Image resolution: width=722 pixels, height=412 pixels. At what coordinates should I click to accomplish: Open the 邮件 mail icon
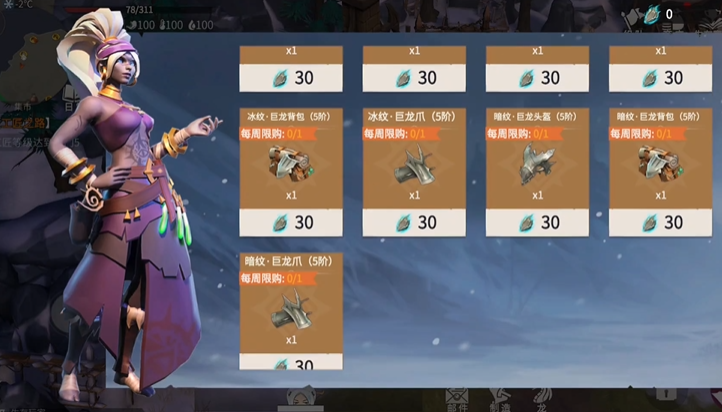[x=457, y=398]
